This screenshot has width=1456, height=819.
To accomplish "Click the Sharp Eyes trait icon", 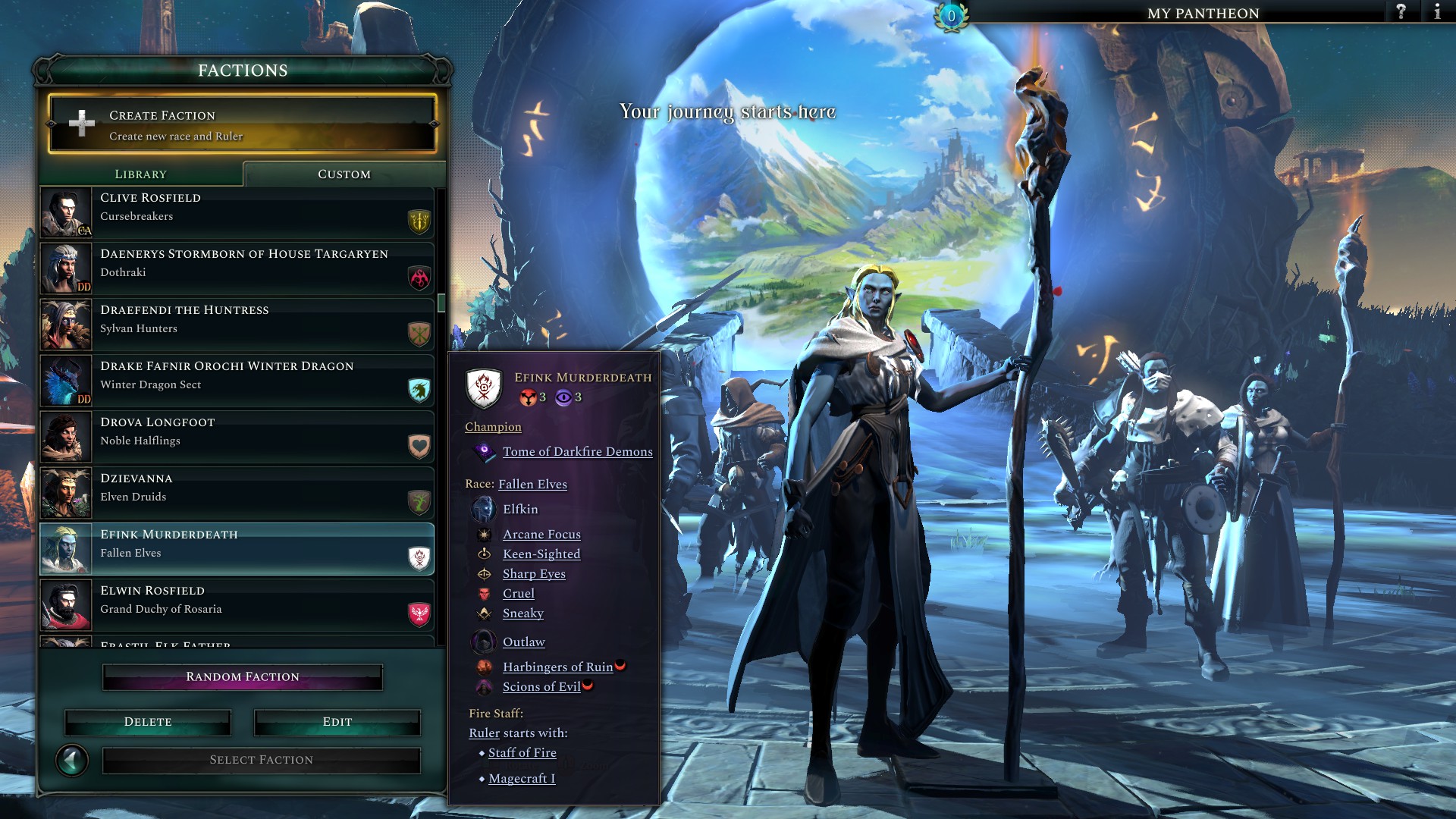I will 483,574.
